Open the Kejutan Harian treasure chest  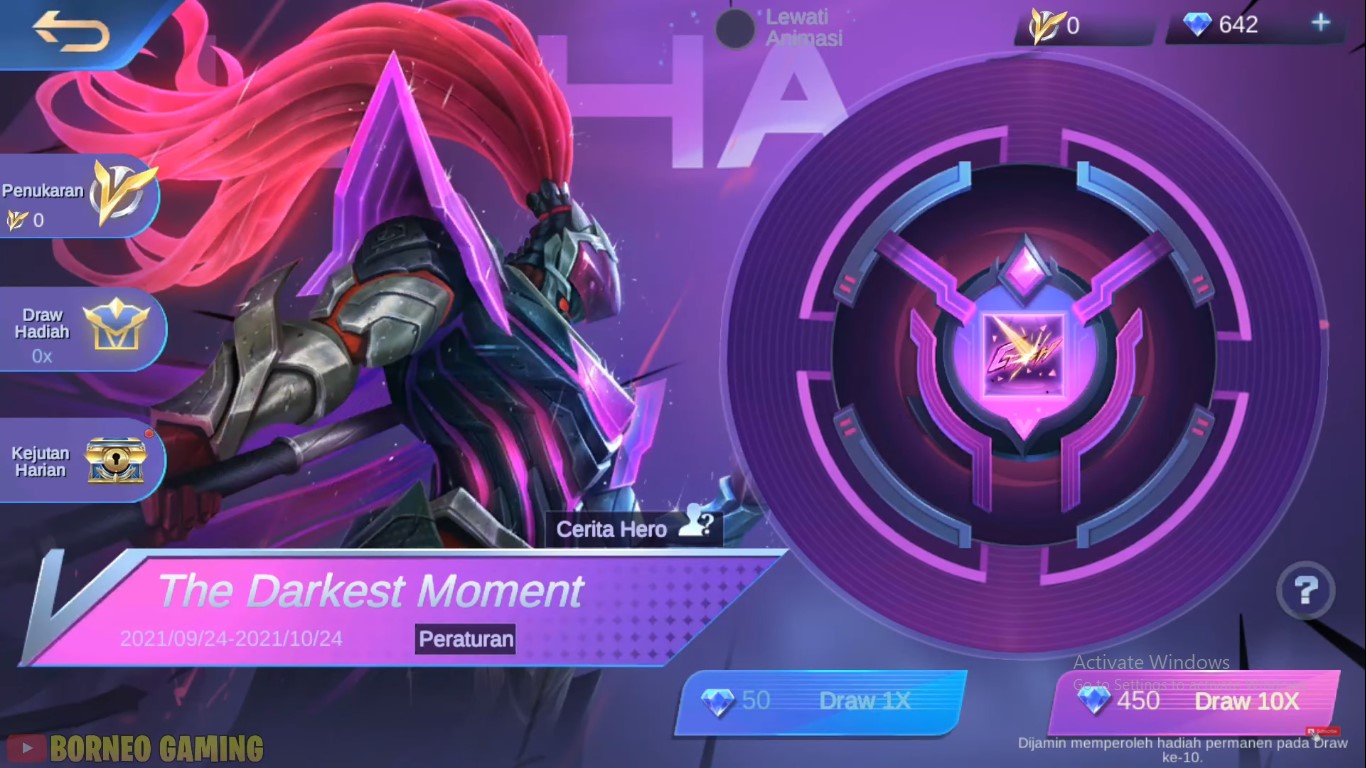tap(70, 459)
